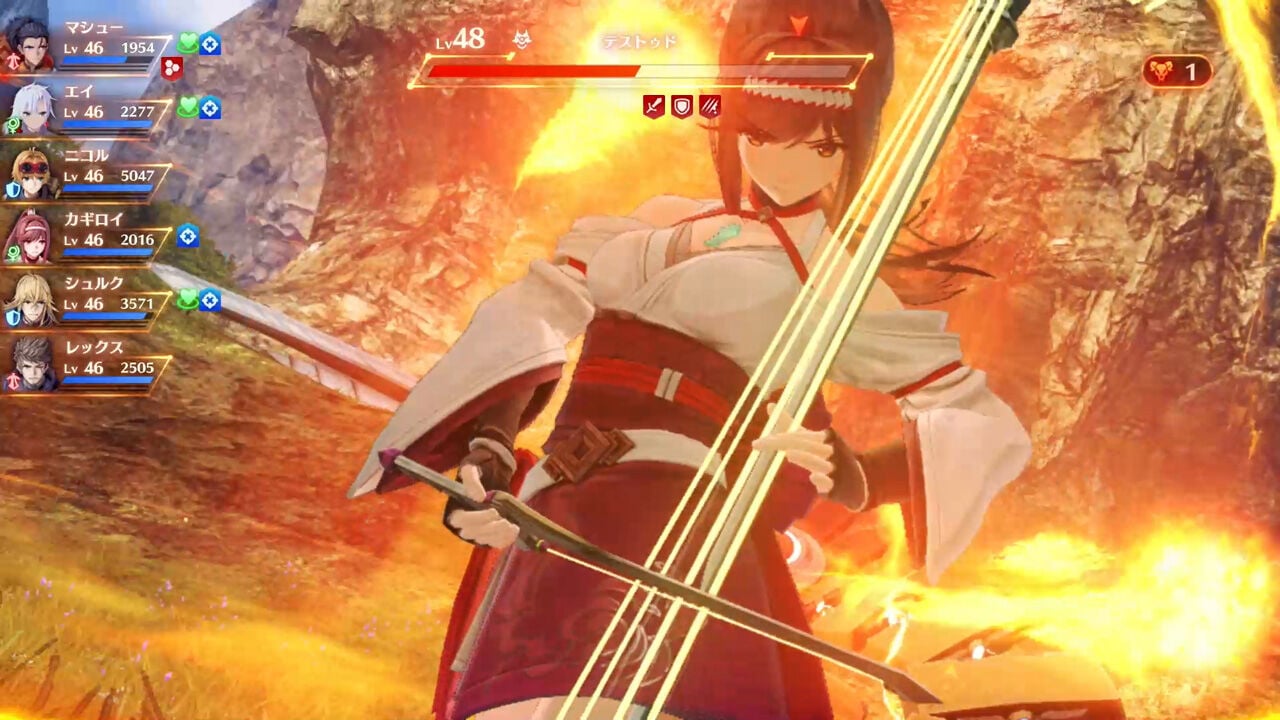The width and height of the screenshot is (1280, 720).
Task: Toggle シュルク's green heart buff icon
Action: [x=188, y=299]
